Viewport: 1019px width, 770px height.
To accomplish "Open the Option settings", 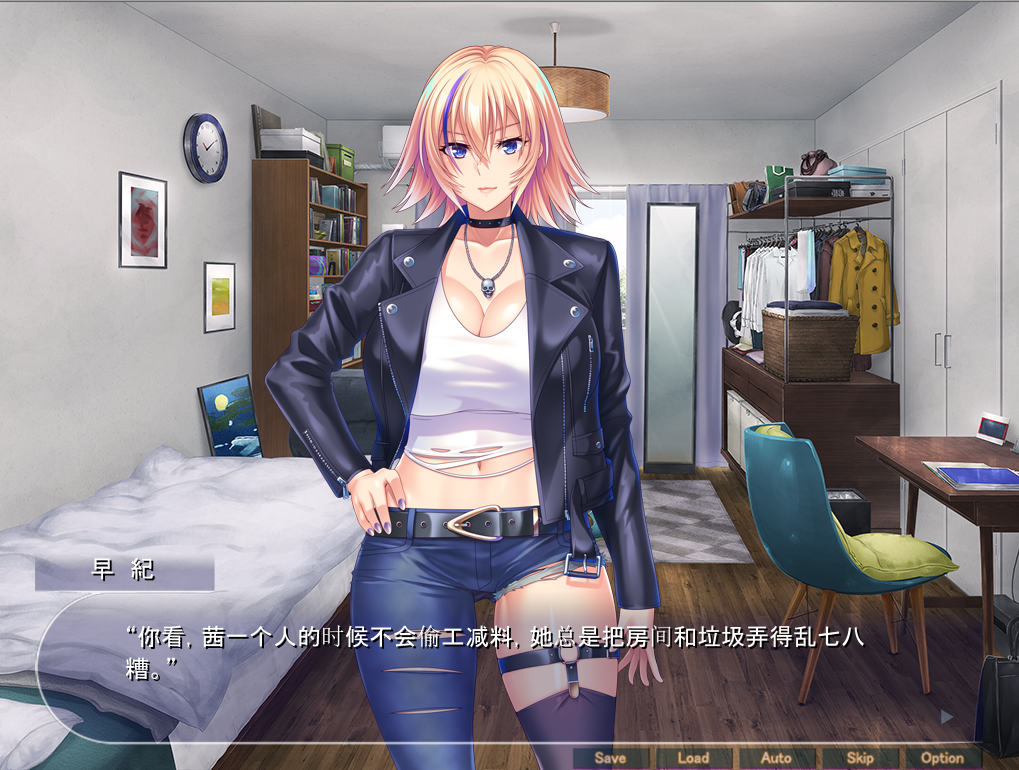I will click(942, 758).
